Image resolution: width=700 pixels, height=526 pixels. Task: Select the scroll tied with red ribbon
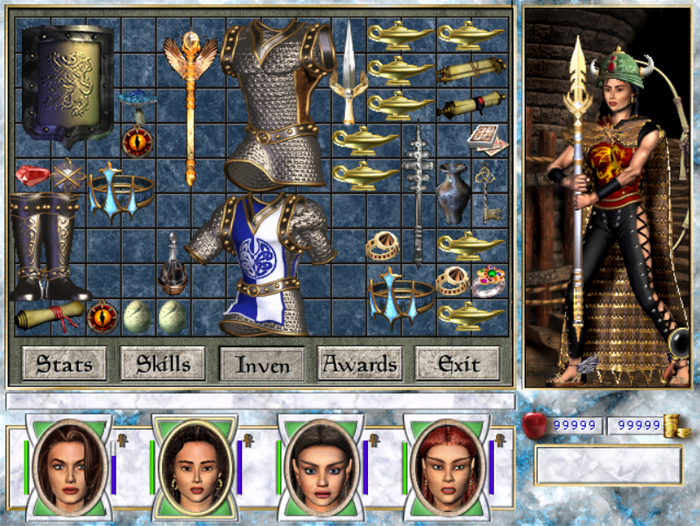pyautogui.click(x=47, y=316)
